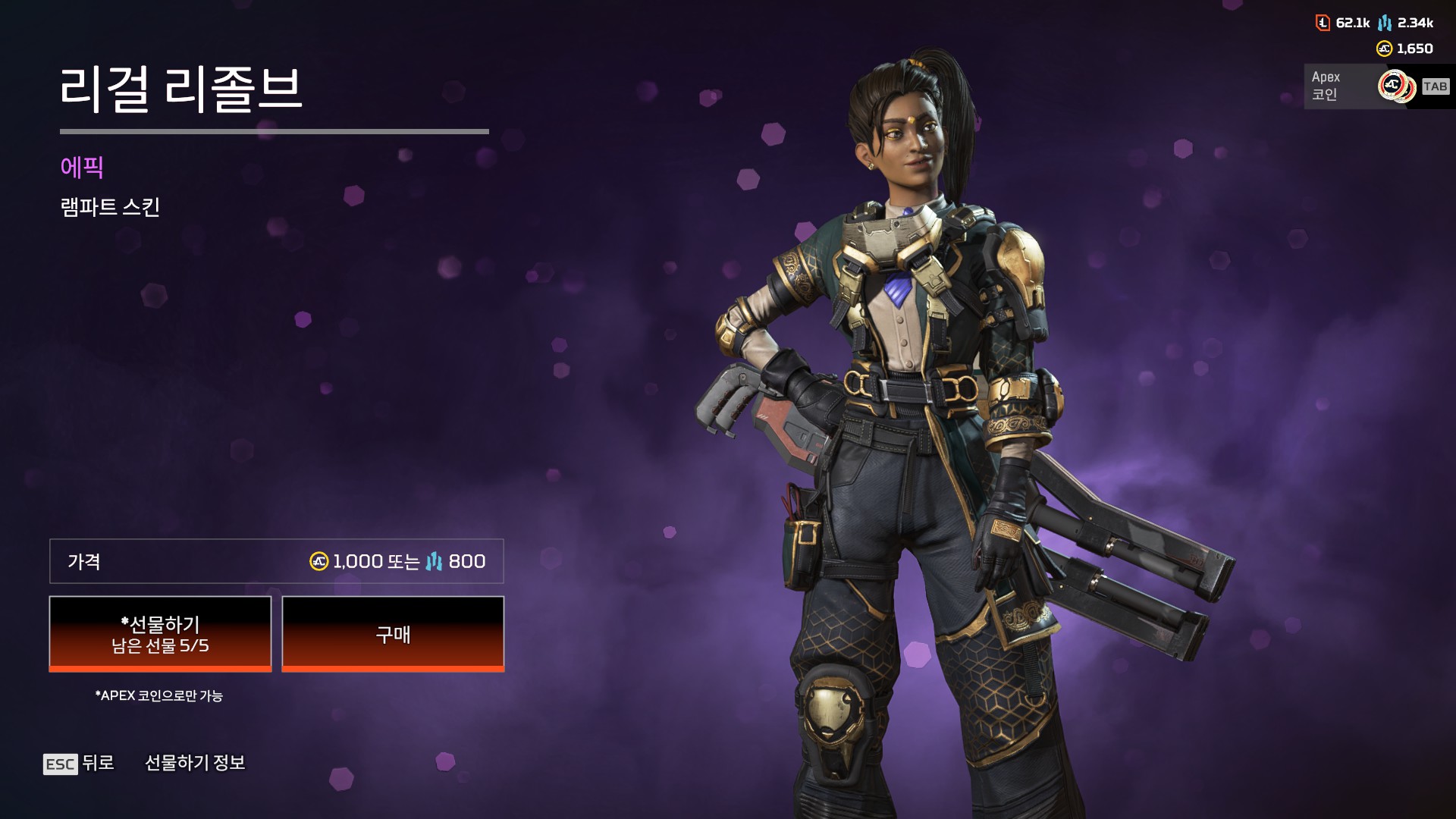Click the 구매 purchase button
This screenshot has height=819, width=1456.
point(393,634)
